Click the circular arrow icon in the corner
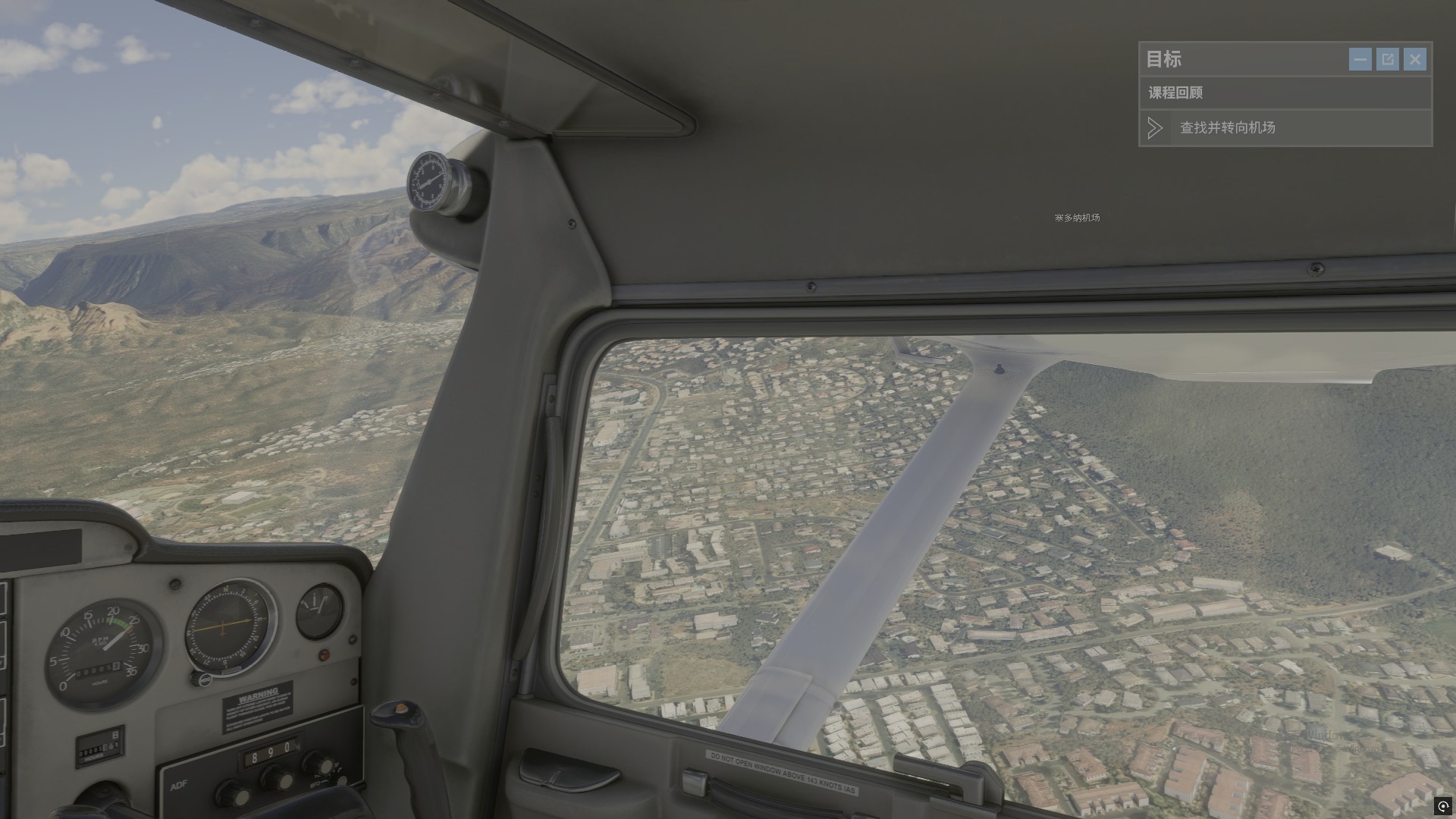The width and height of the screenshot is (1456, 819). click(1442, 806)
